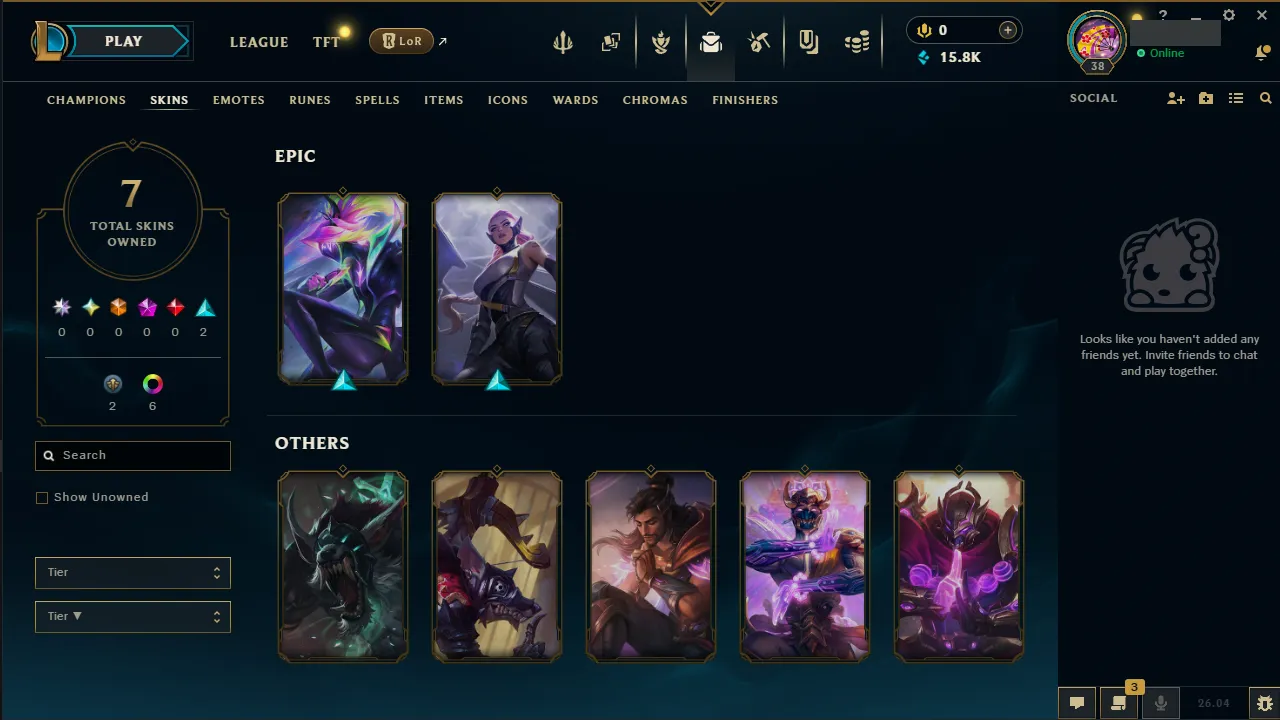Screen dimensions: 1280x720
Task: Open the first Tier filter dropdown
Action: click(x=132, y=572)
